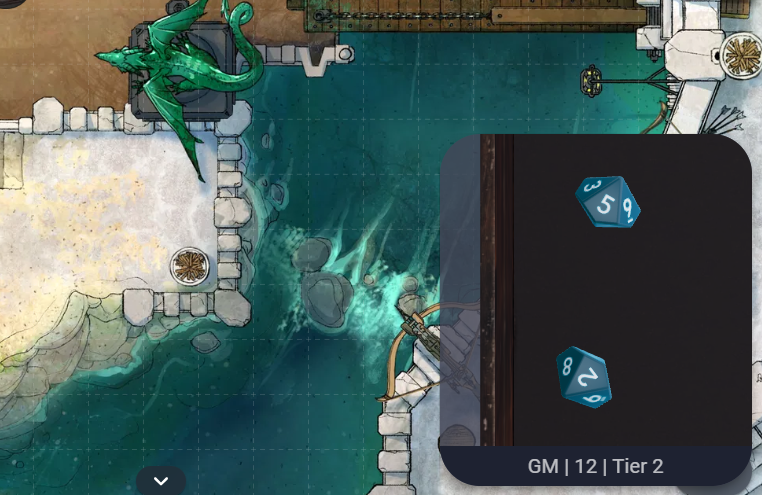Expand the down-chevron toggle at the bottom
This screenshot has width=762, height=495.
(161, 481)
